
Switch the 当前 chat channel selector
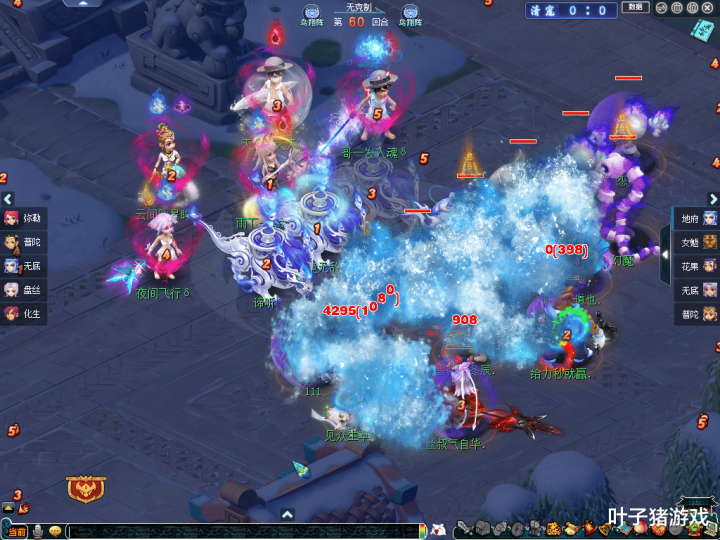click(x=17, y=531)
